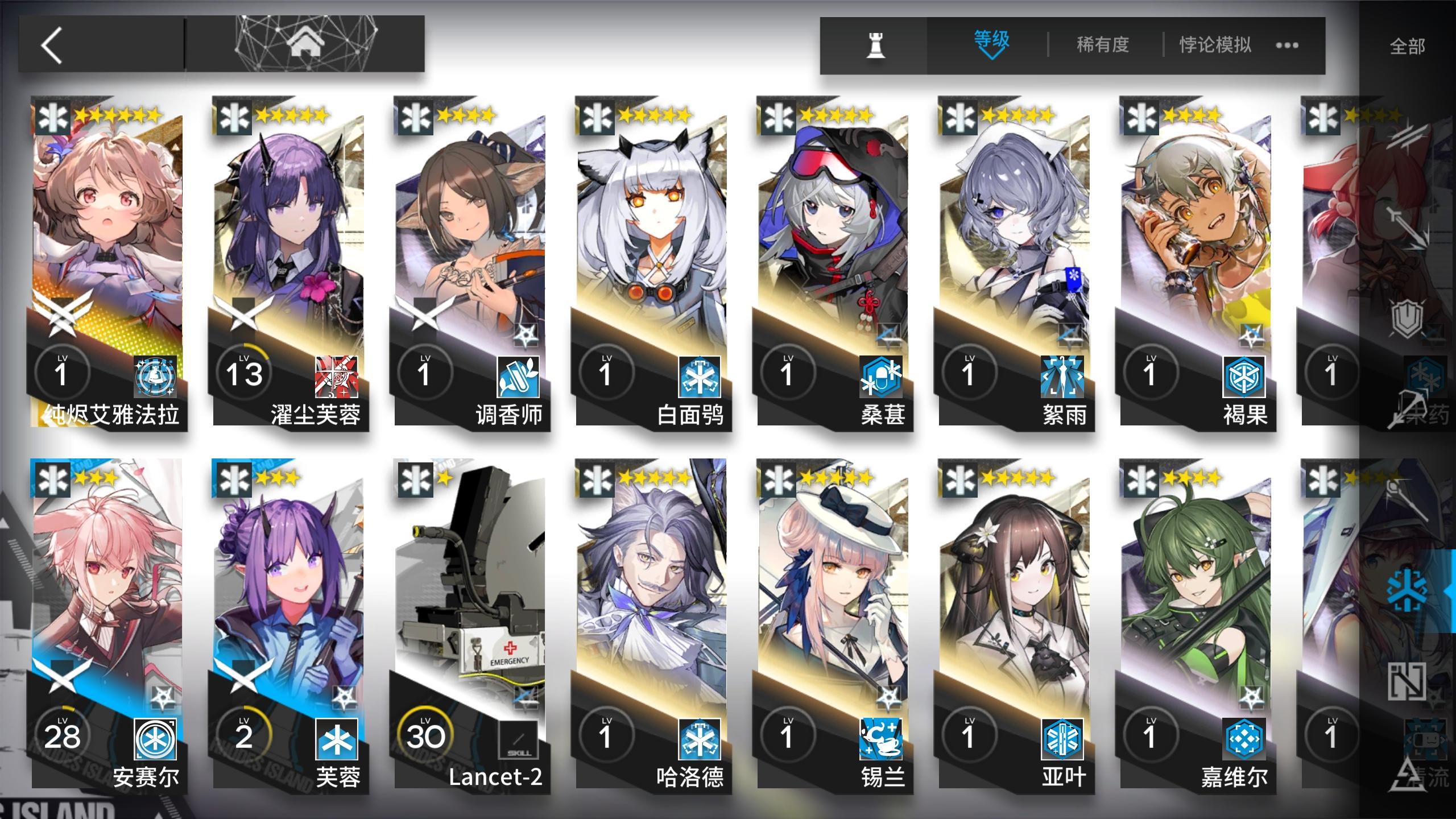The image size is (1456, 819).
Task: Switch to the 稀有度 sorting tab
Action: 1103,42
